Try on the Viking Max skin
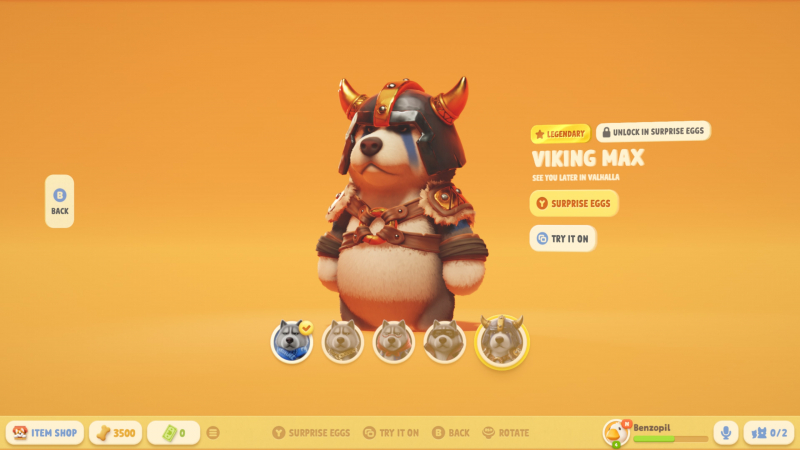 tap(563, 238)
